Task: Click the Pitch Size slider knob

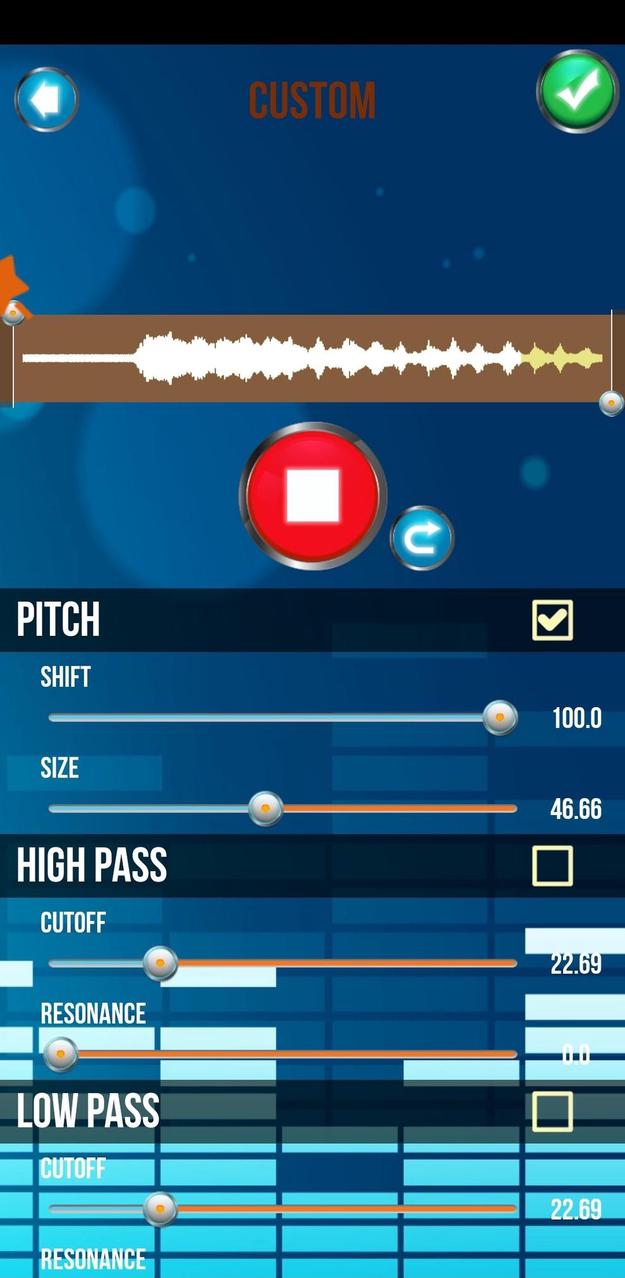Action: click(265, 808)
